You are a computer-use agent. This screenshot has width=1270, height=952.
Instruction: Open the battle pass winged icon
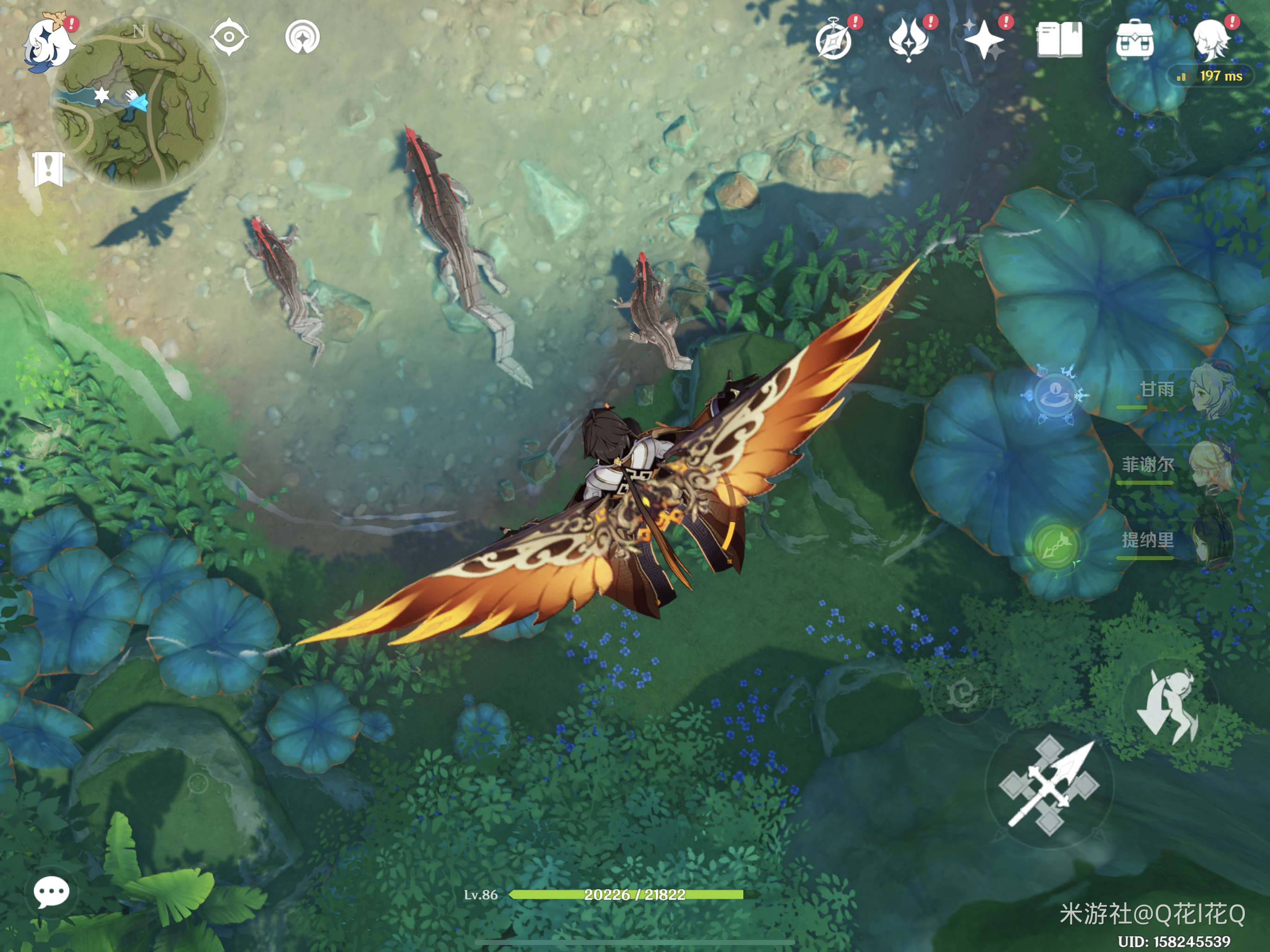909,40
